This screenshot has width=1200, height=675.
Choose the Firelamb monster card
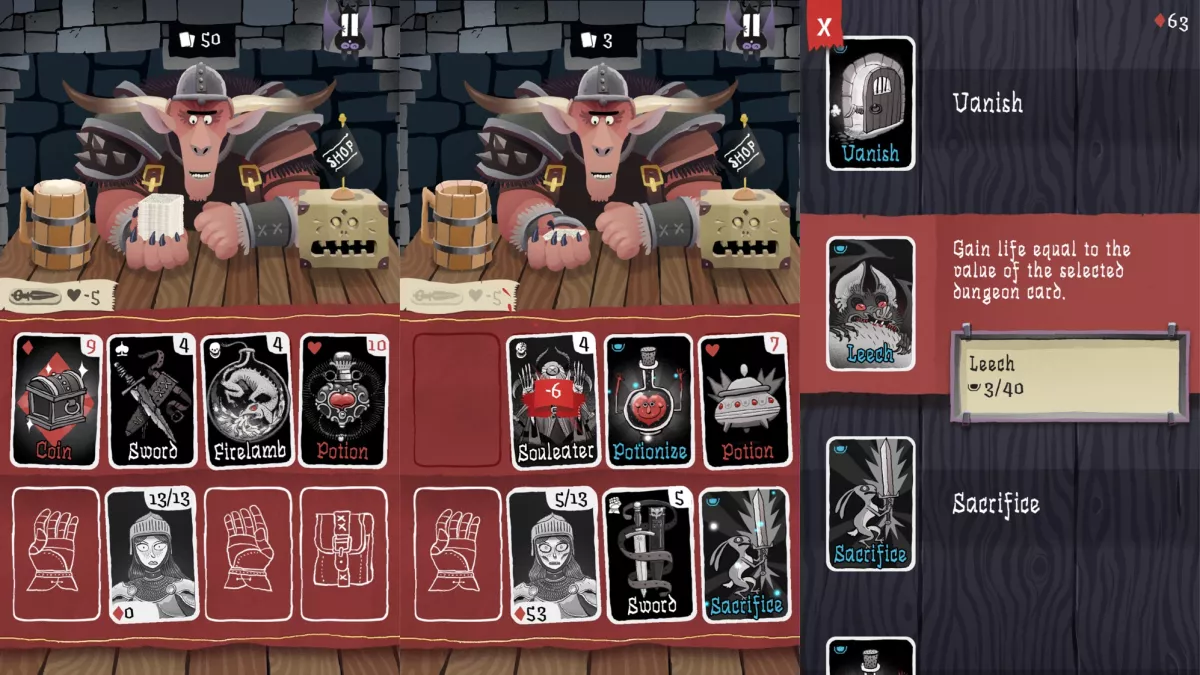pos(247,400)
